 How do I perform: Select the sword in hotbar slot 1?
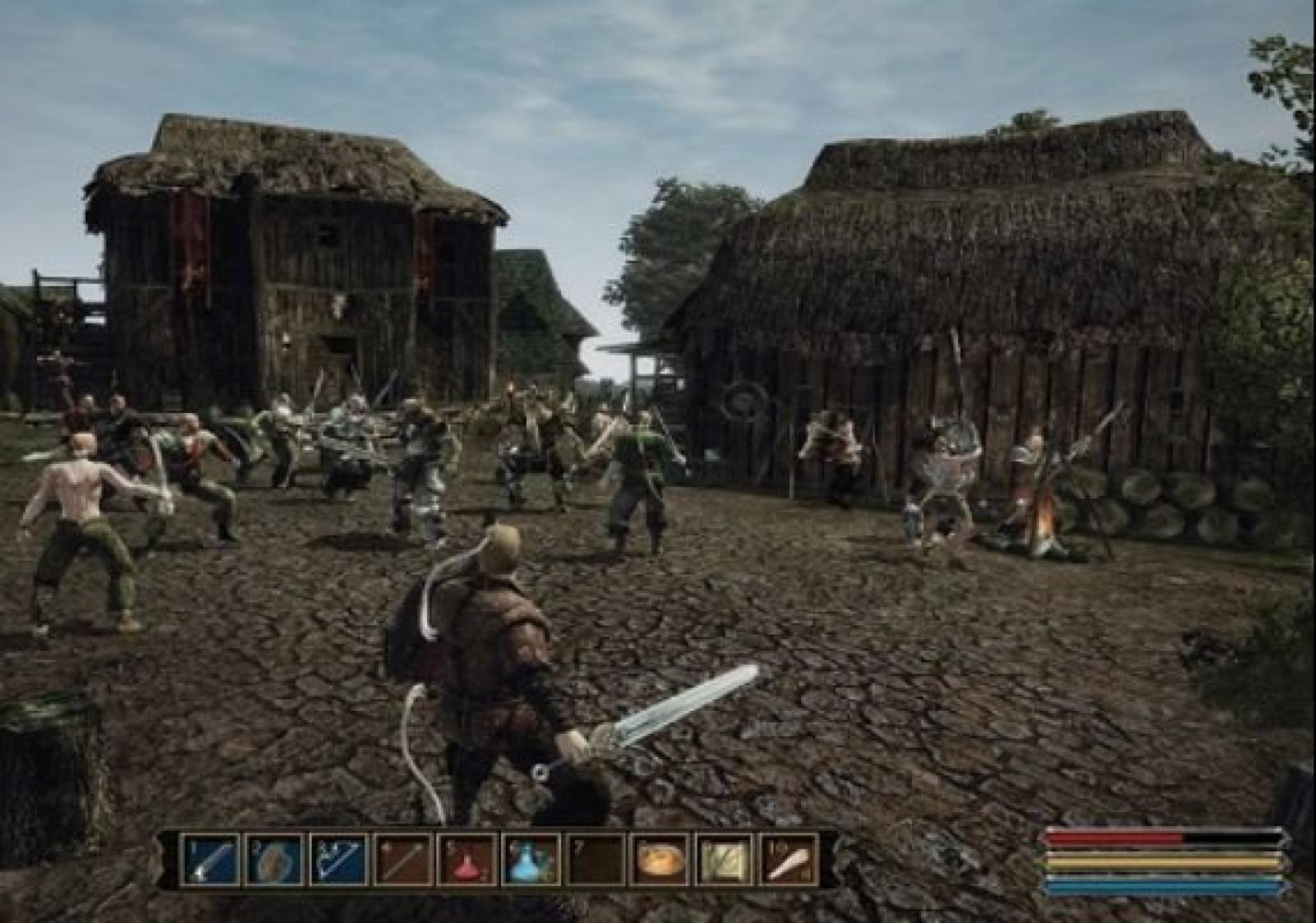tap(211, 860)
